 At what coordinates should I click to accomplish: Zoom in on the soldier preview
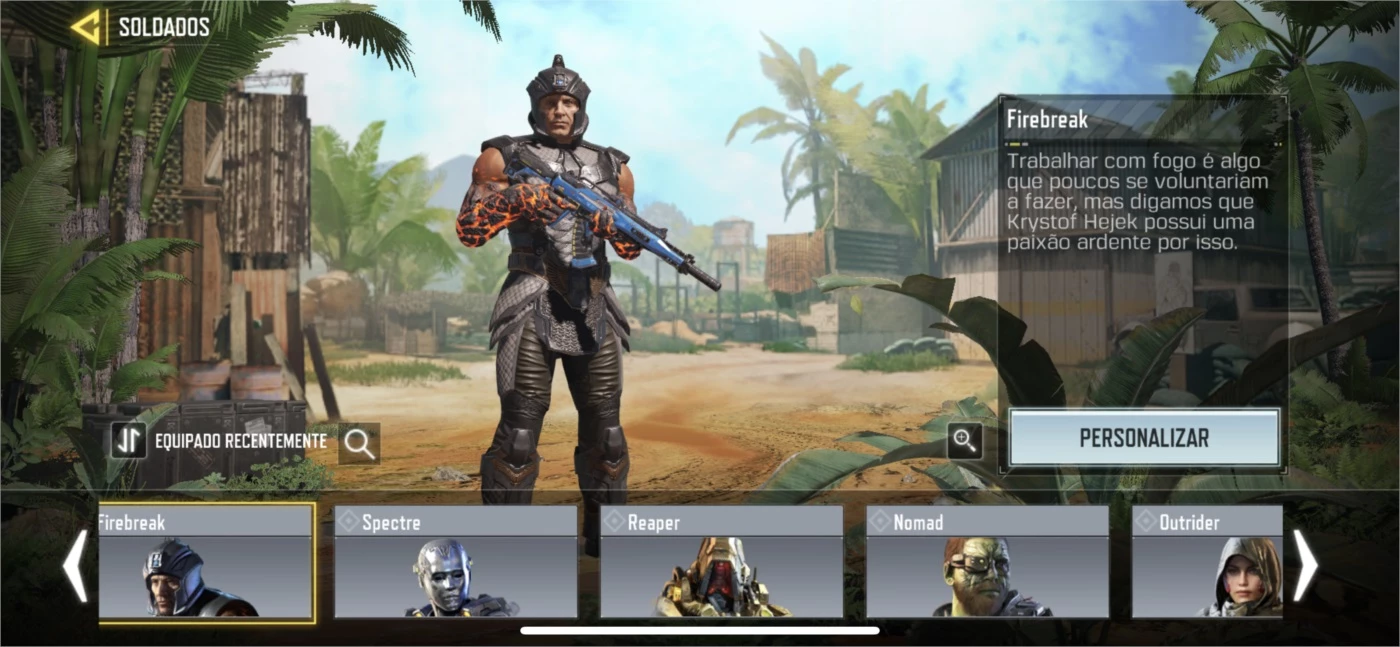point(964,441)
